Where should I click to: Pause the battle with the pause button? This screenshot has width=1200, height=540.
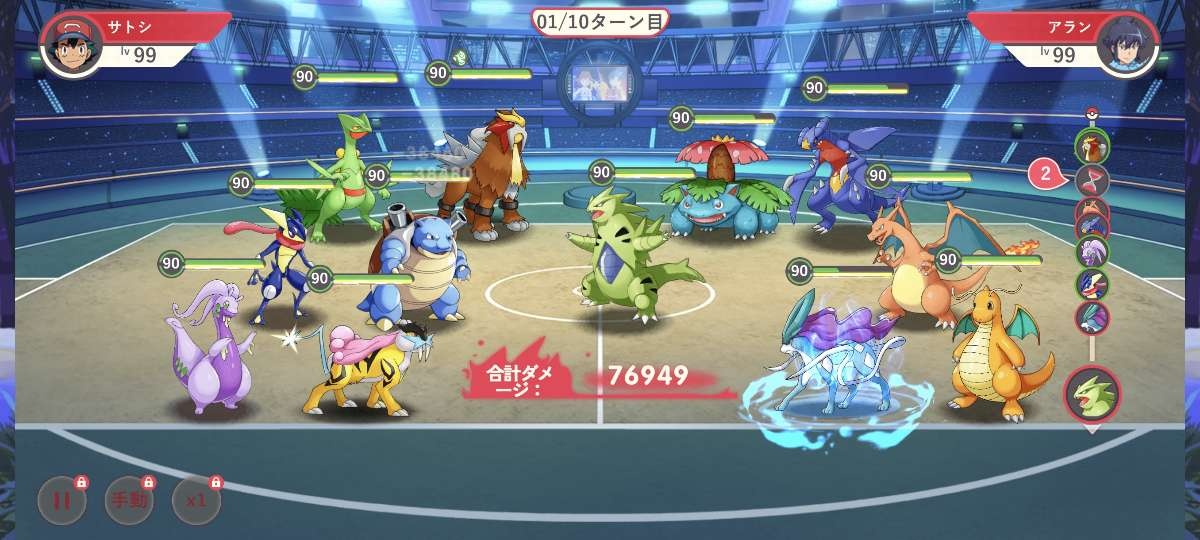tap(62, 500)
